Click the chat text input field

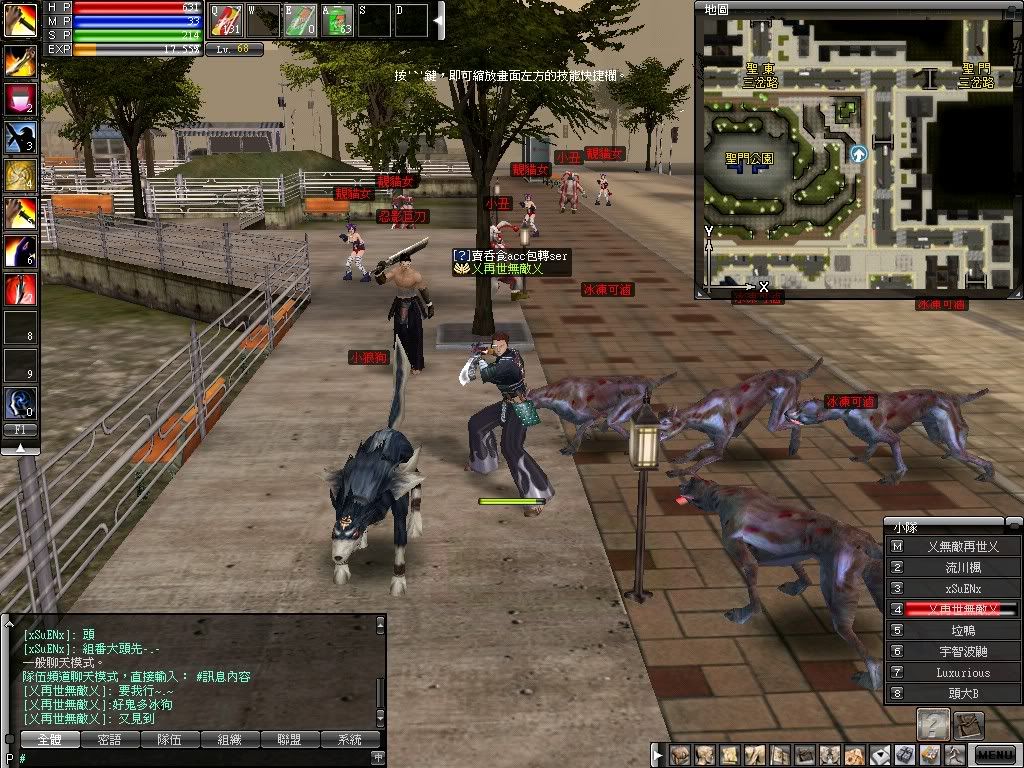[200, 758]
